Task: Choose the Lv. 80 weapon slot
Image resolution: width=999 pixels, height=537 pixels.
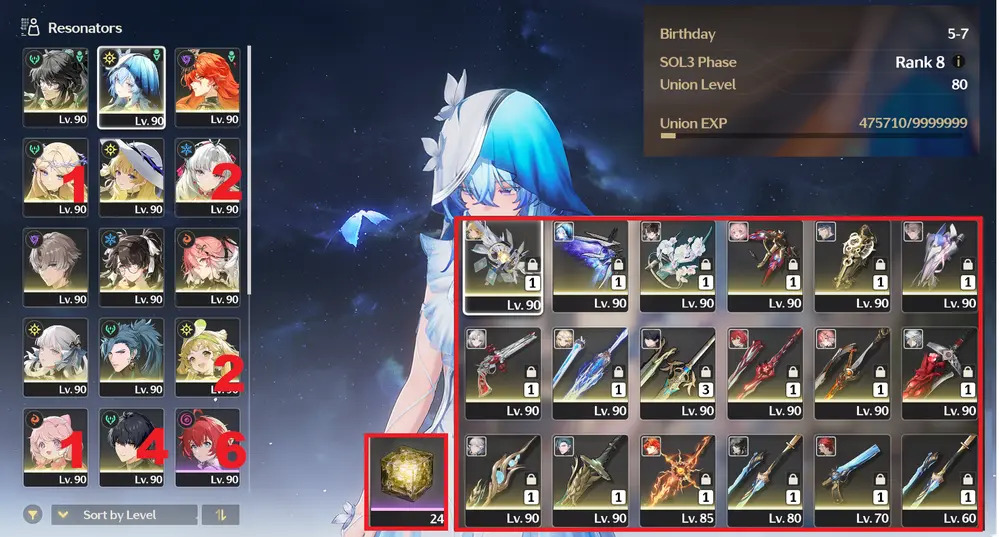Action: coord(764,480)
